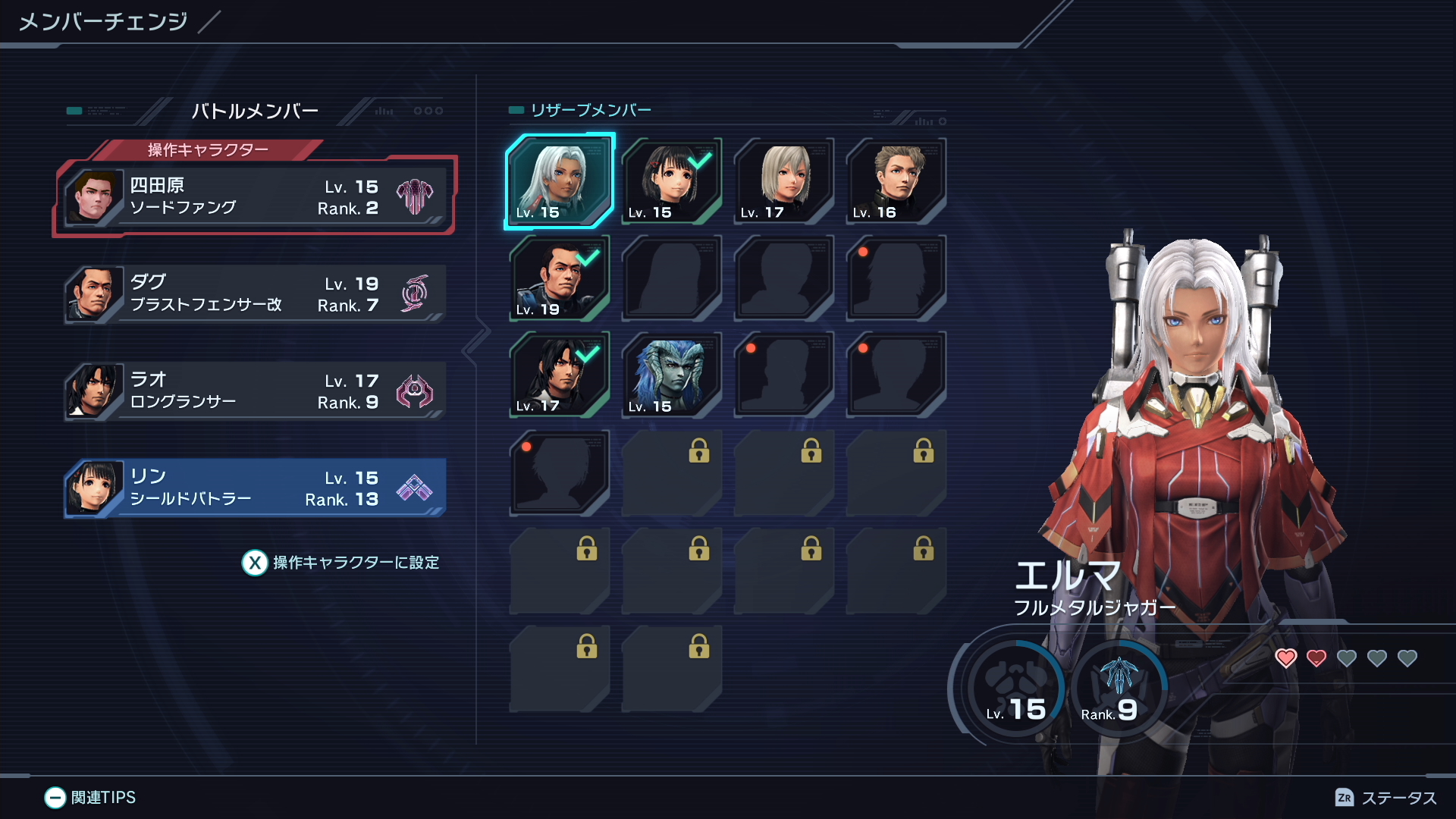Select battle member 四田原 row
The width and height of the screenshot is (1456, 819).
pos(255,196)
